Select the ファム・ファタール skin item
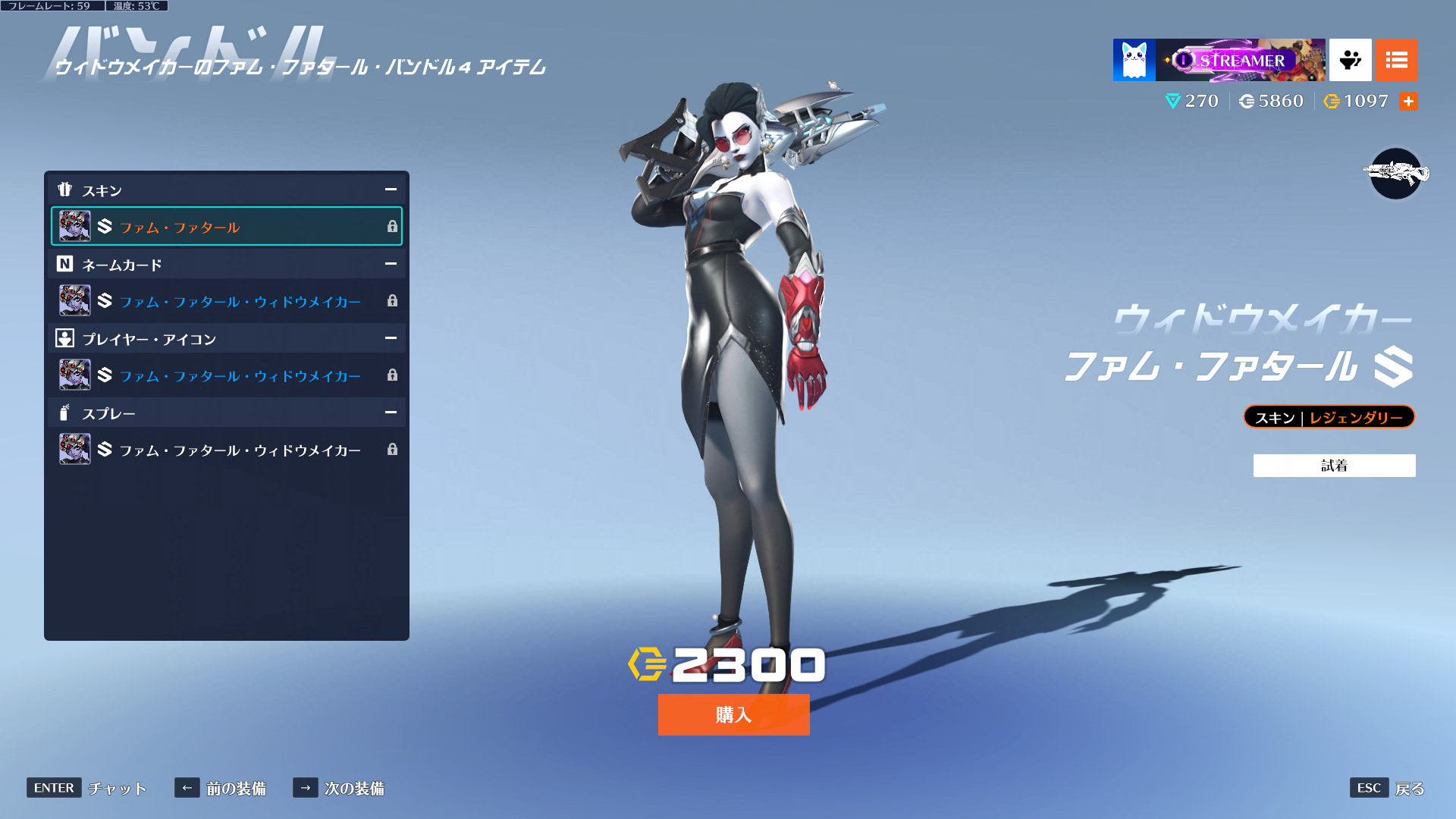 tap(226, 226)
